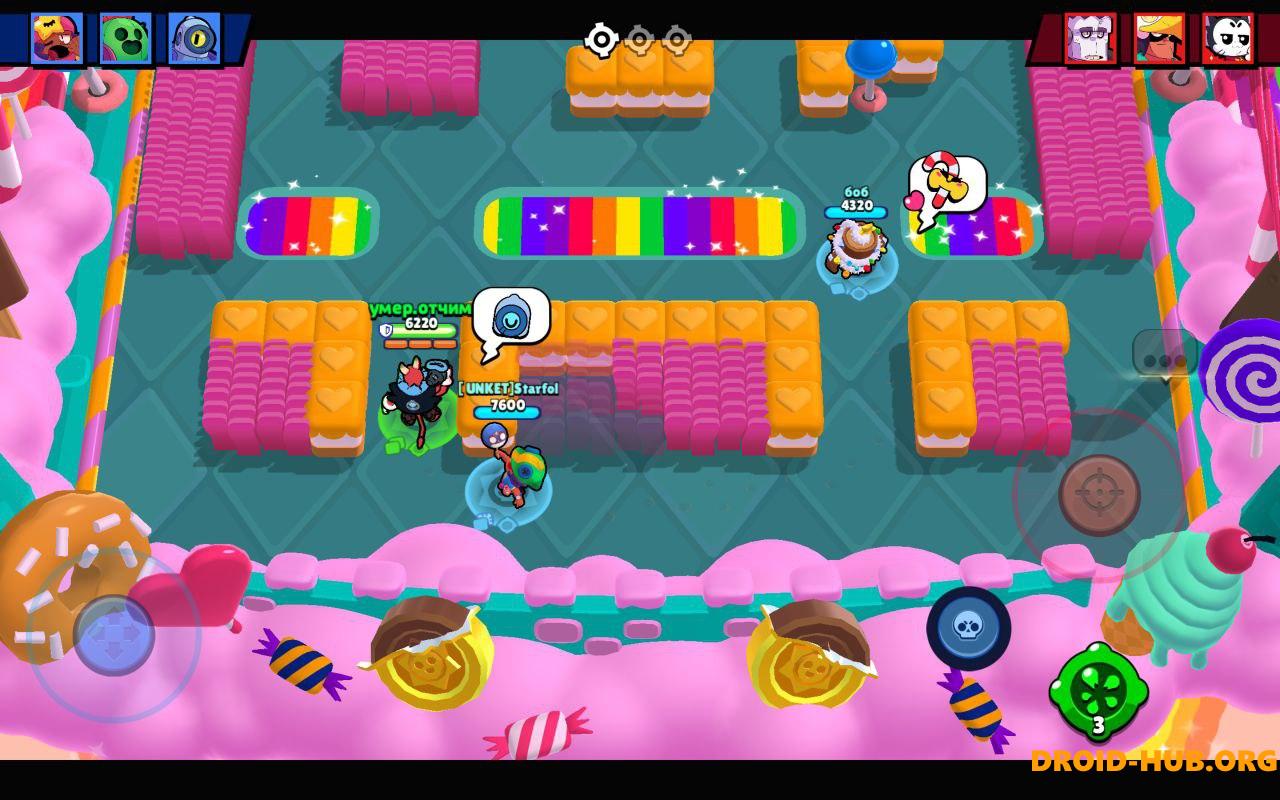Click the grey middle ammo indicator
This screenshot has width=1280, height=800.
(640, 38)
